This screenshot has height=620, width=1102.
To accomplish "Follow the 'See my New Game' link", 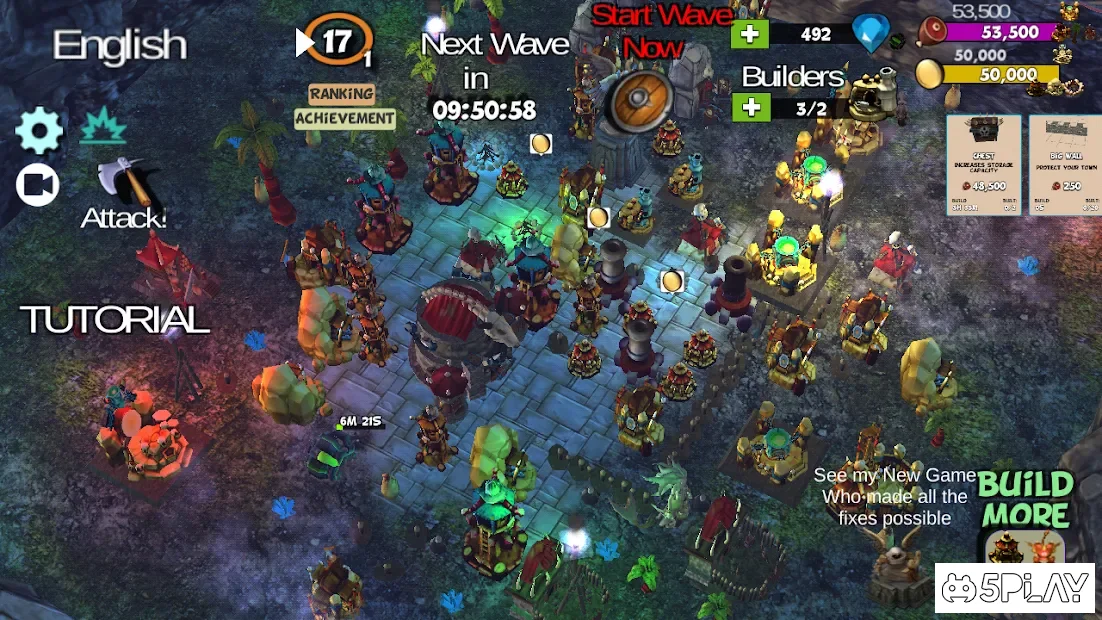I will (894, 497).
